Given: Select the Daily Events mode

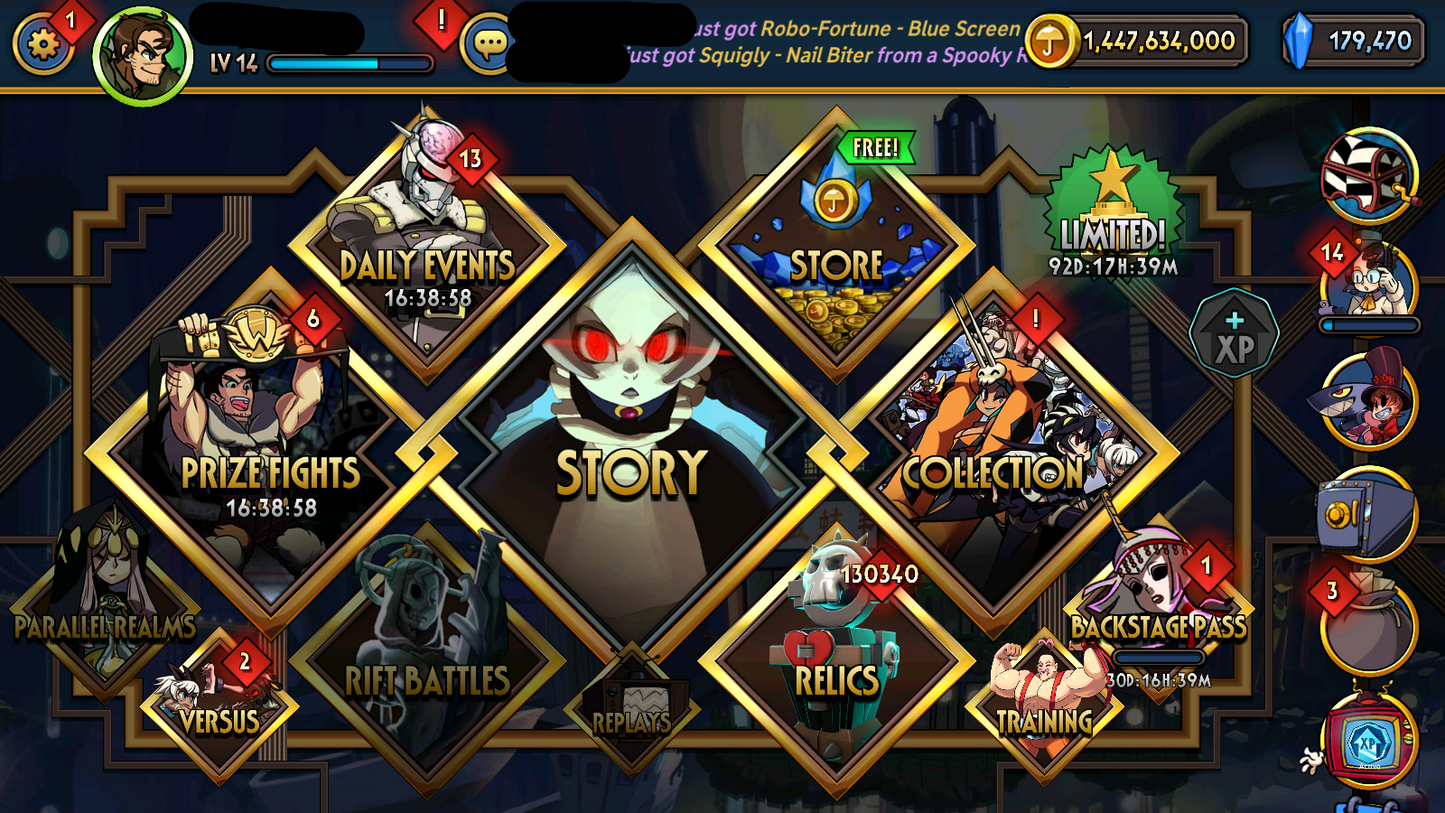Looking at the screenshot, I should [x=424, y=255].
